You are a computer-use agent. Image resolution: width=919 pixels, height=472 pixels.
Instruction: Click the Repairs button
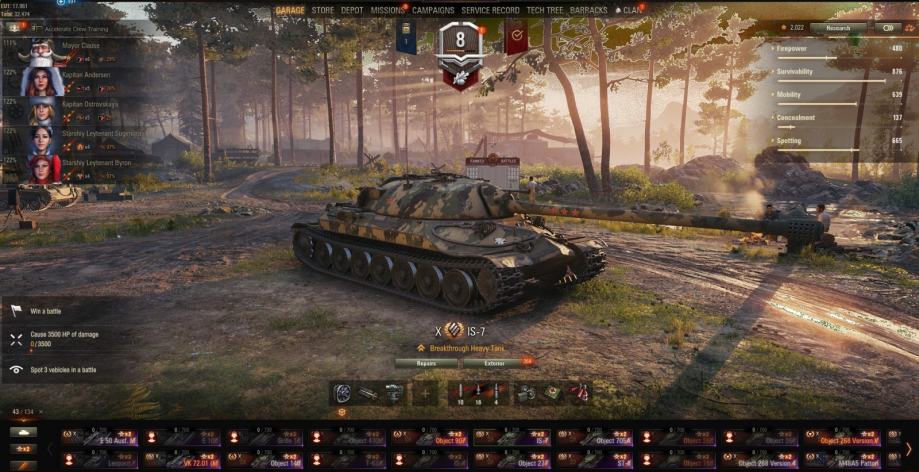[x=423, y=363]
